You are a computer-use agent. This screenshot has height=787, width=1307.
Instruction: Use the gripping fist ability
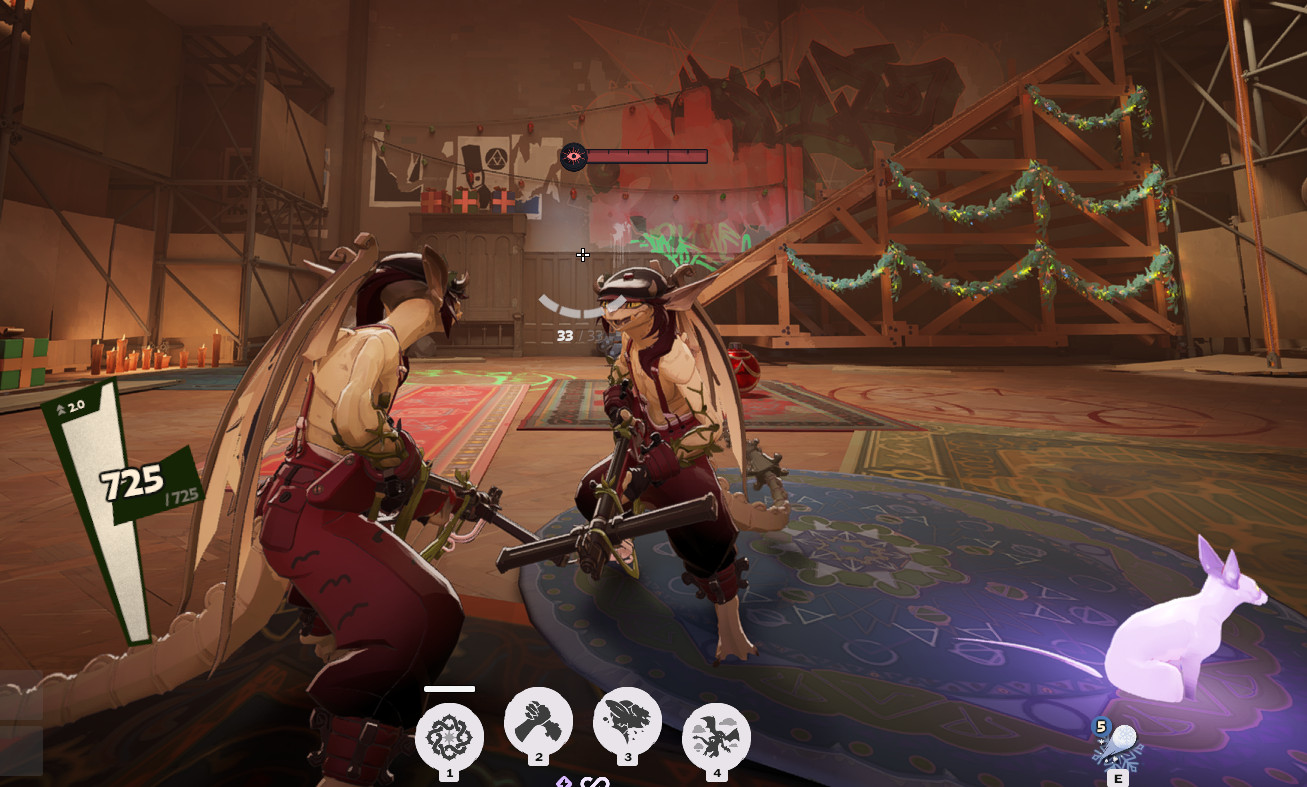pos(538,722)
